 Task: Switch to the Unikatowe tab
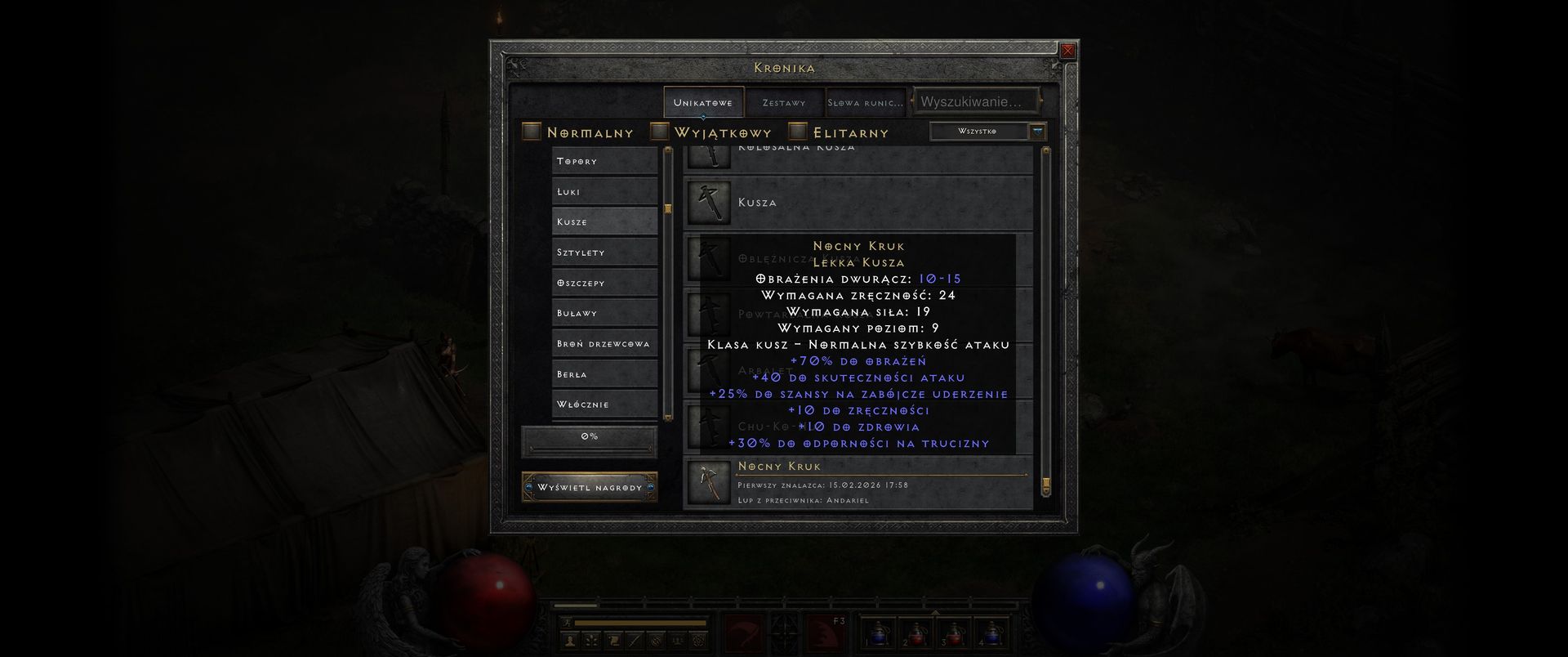[x=703, y=103]
